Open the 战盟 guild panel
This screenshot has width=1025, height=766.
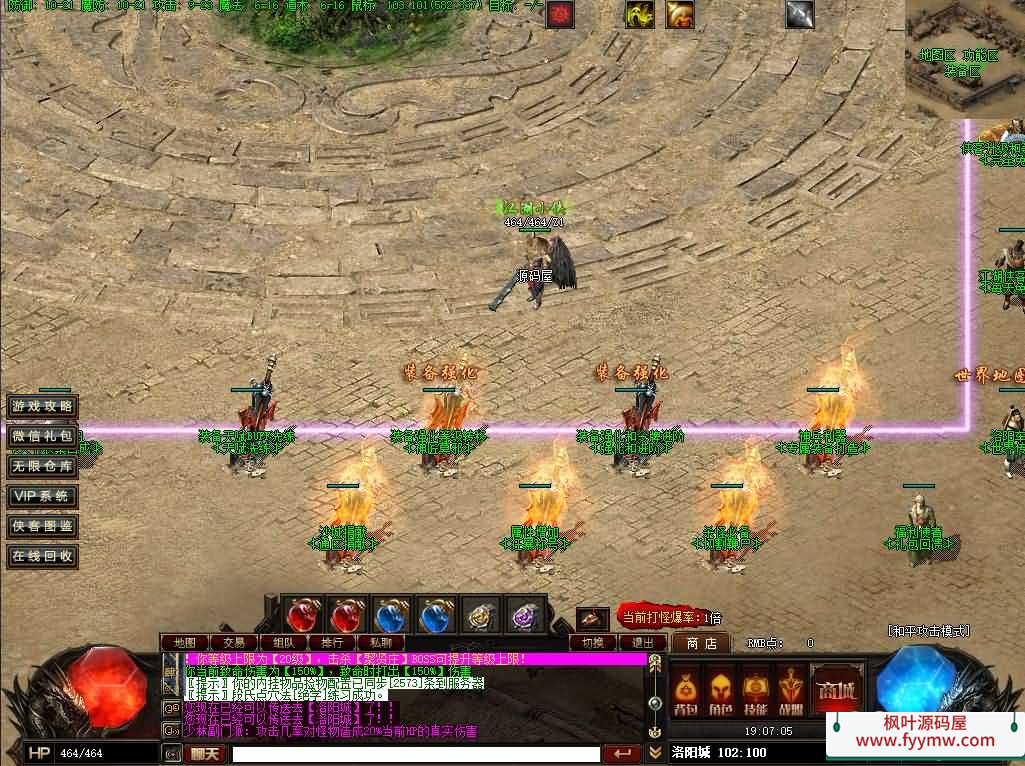[790, 688]
